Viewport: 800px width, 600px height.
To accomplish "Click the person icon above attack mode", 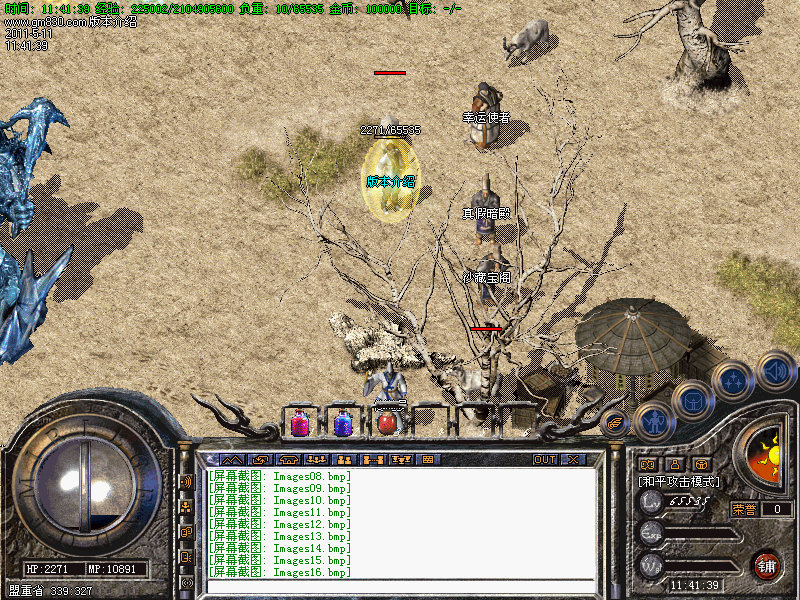I will (x=675, y=464).
